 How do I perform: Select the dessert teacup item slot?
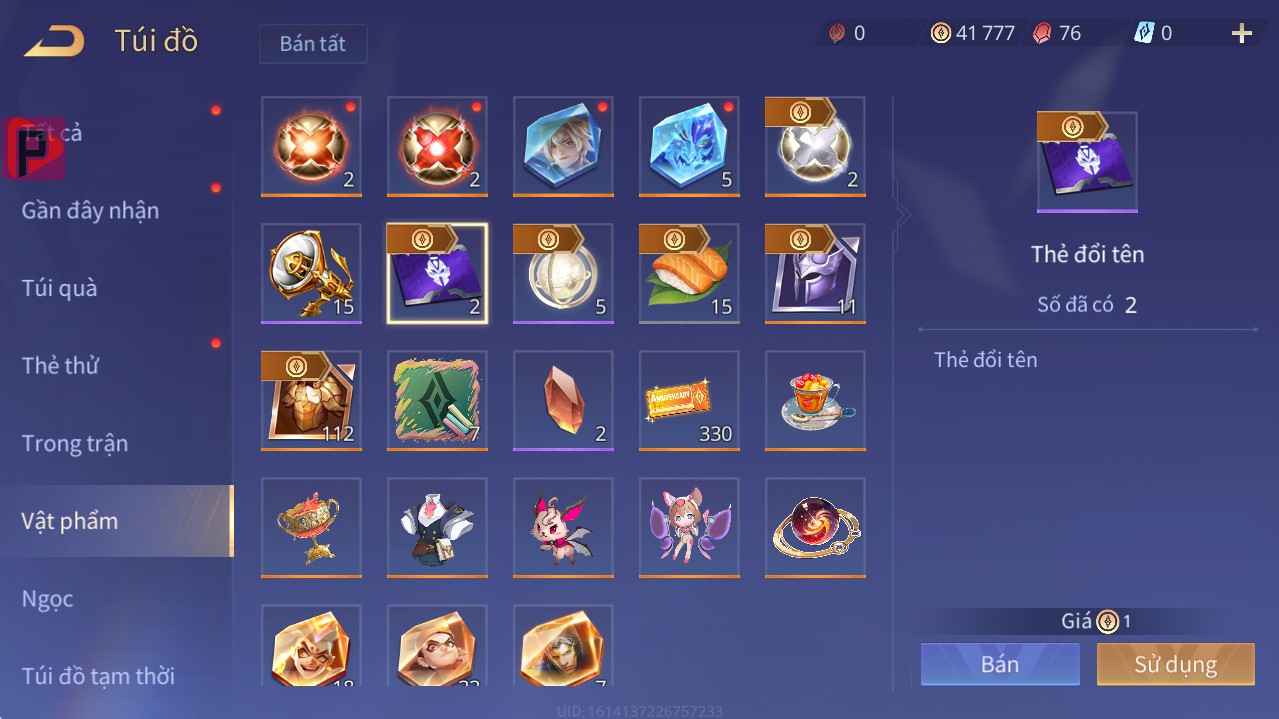coord(815,400)
